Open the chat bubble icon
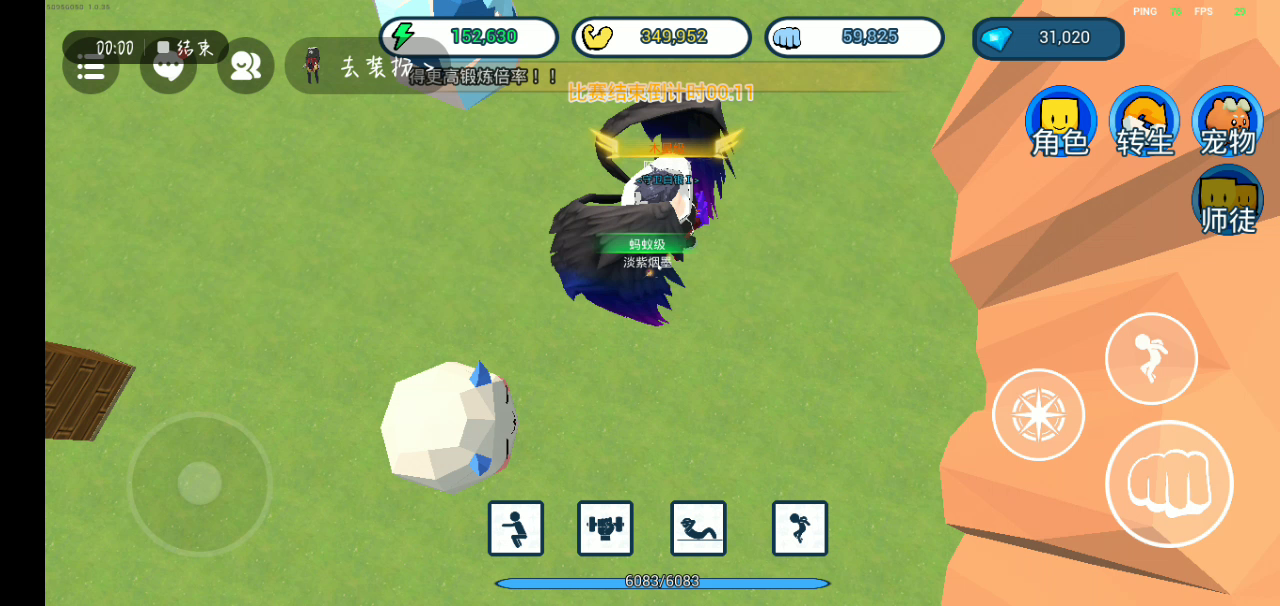The height and width of the screenshot is (606, 1280). pos(168,70)
